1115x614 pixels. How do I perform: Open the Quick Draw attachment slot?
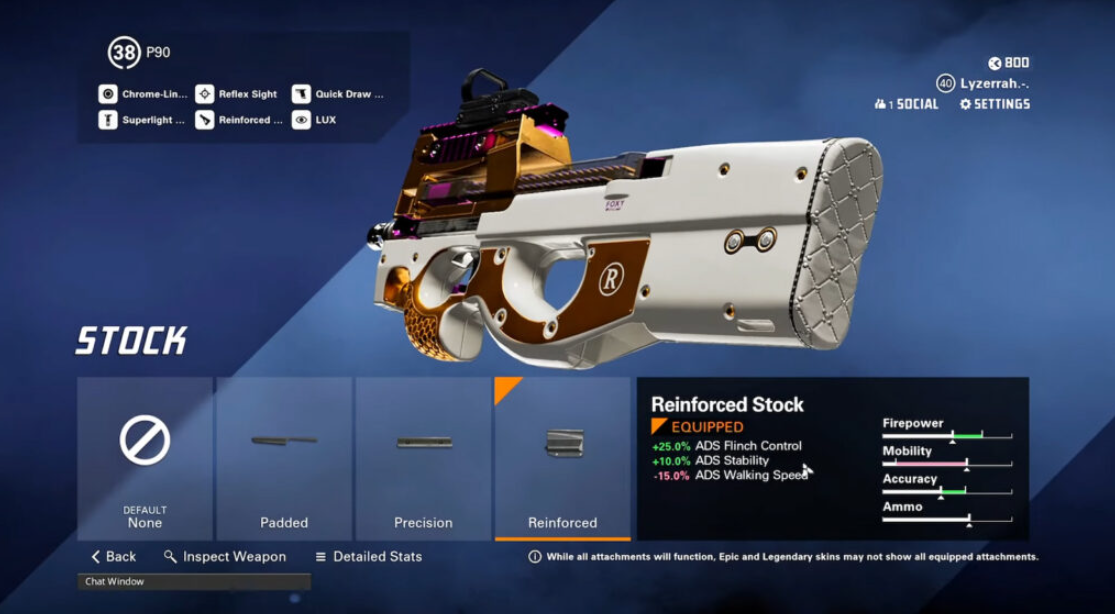coord(337,94)
